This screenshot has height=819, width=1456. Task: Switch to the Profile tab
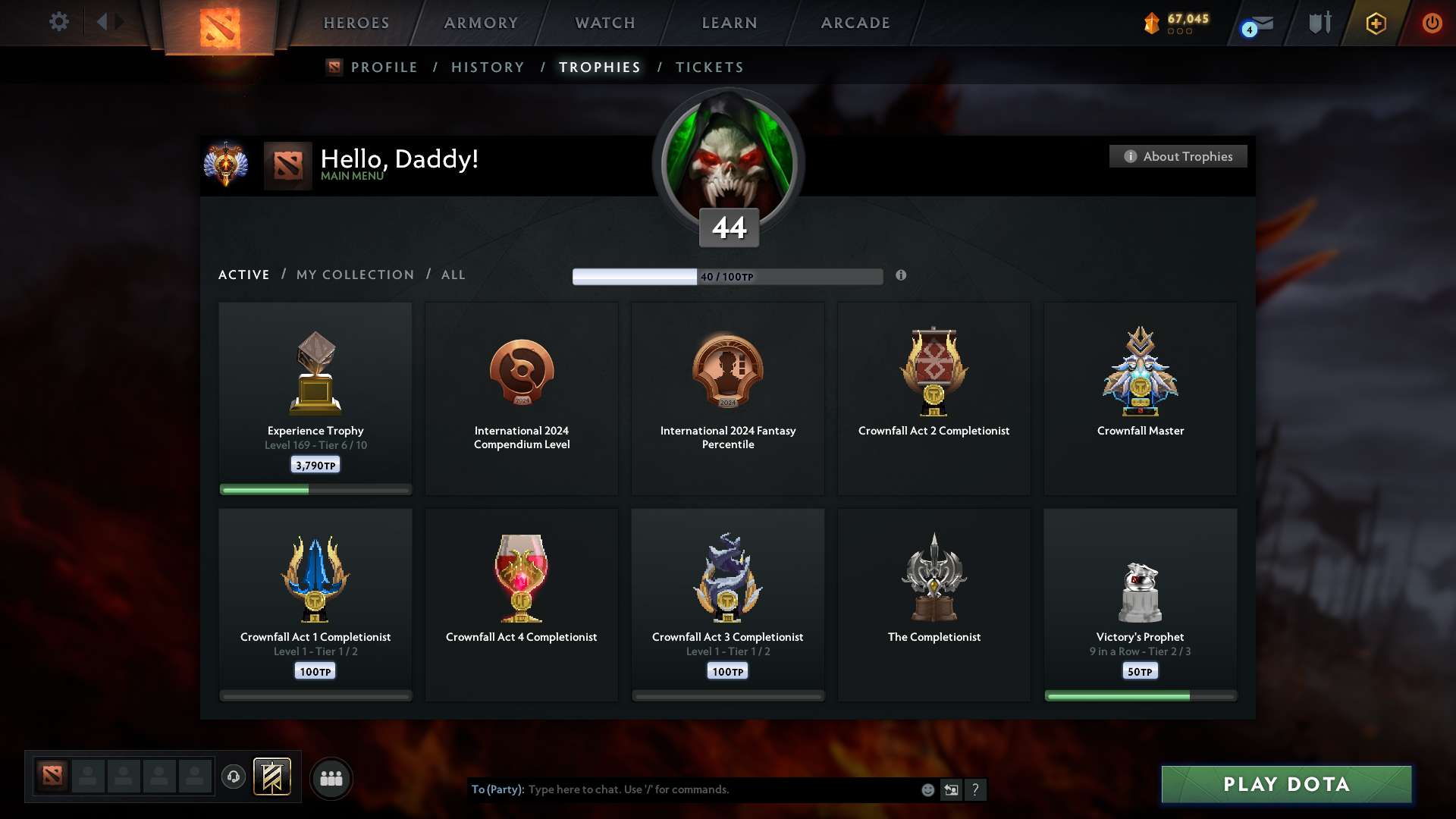tap(384, 67)
